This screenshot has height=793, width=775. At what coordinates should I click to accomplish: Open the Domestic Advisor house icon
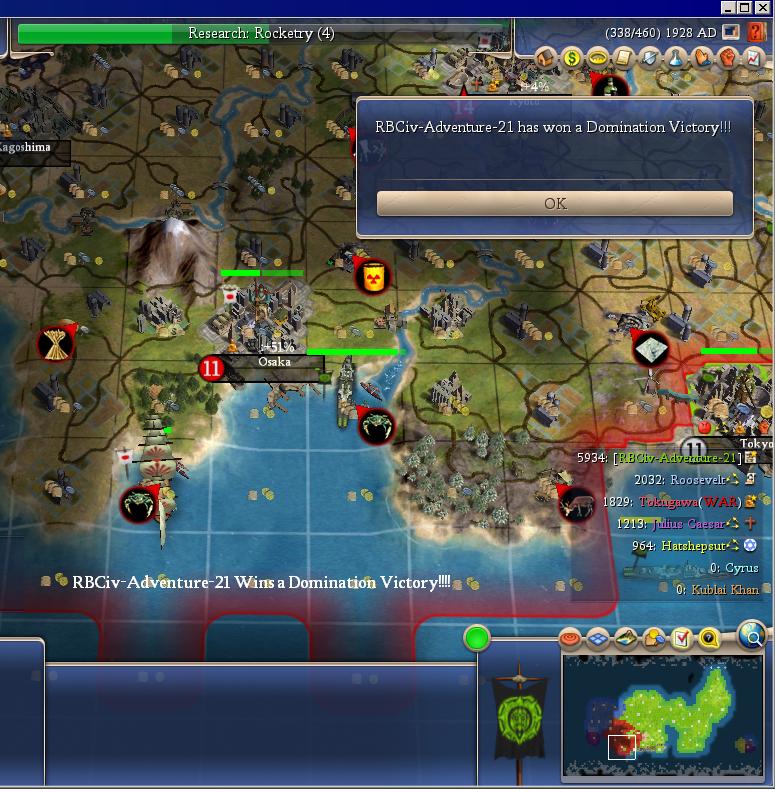click(x=546, y=58)
